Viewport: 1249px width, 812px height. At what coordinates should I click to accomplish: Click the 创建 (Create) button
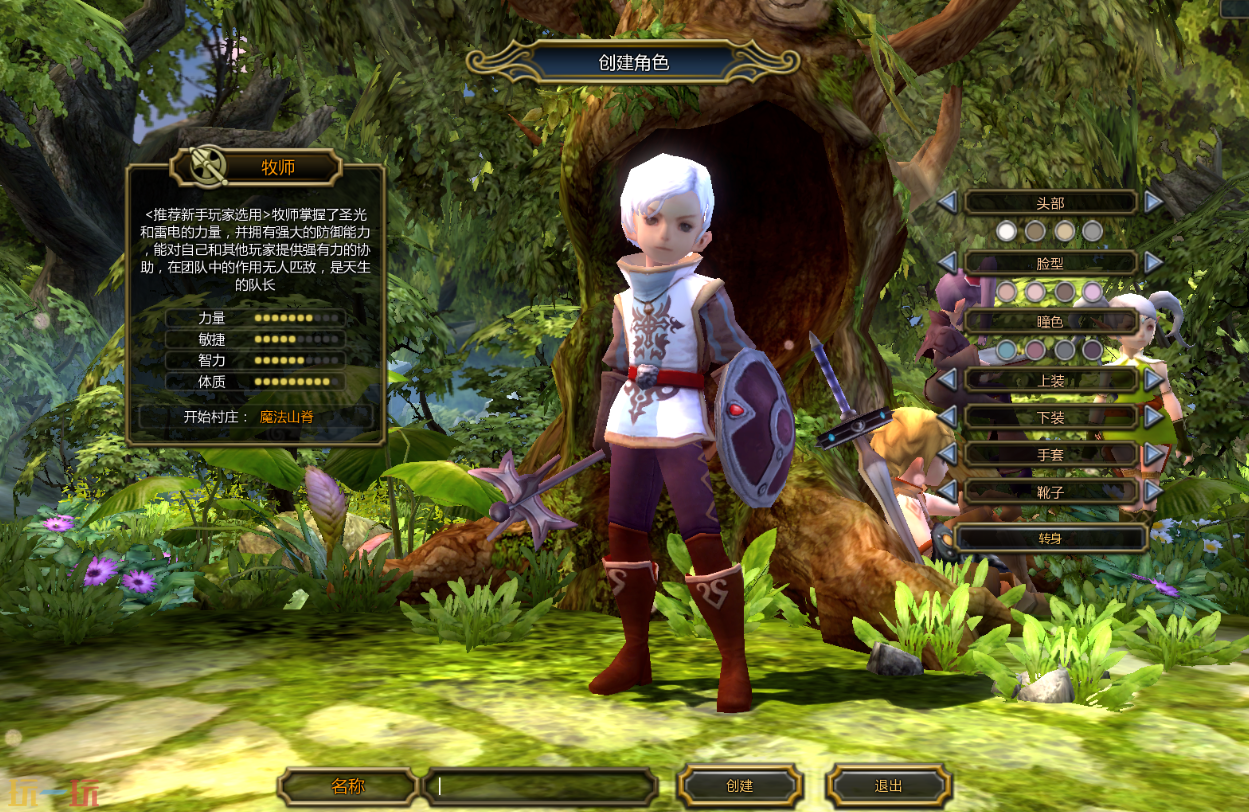pos(739,786)
